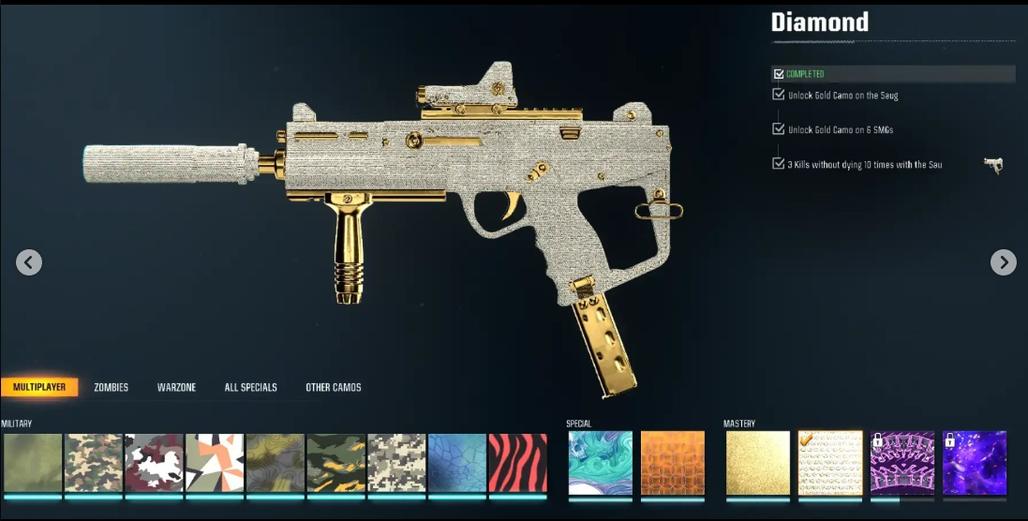Choose the locked pink and purple mastery camo
This screenshot has height=521, width=1028.
click(x=902, y=463)
